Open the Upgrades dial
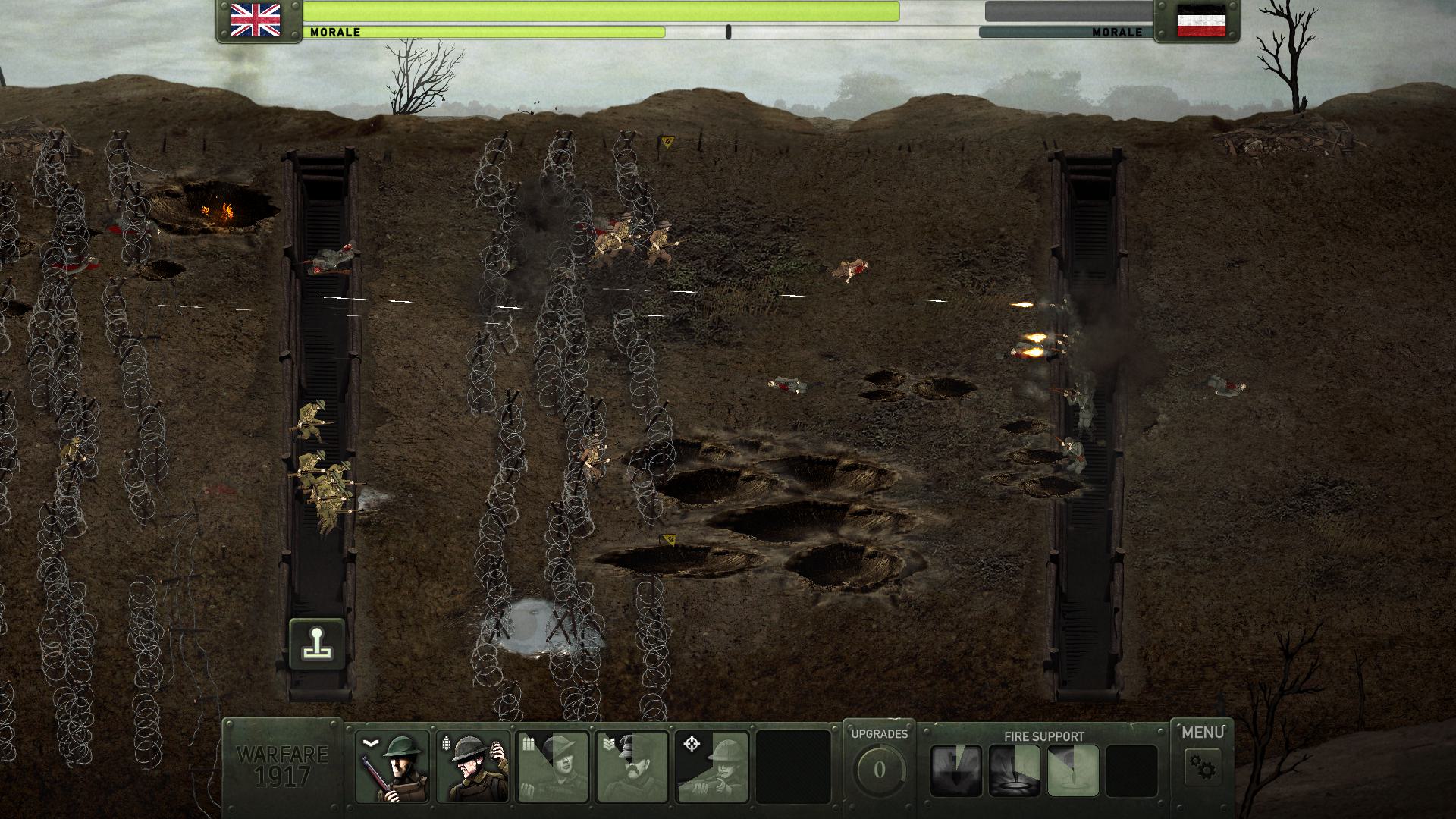The width and height of the screenshot is (1456, 819). click(879, 770)
